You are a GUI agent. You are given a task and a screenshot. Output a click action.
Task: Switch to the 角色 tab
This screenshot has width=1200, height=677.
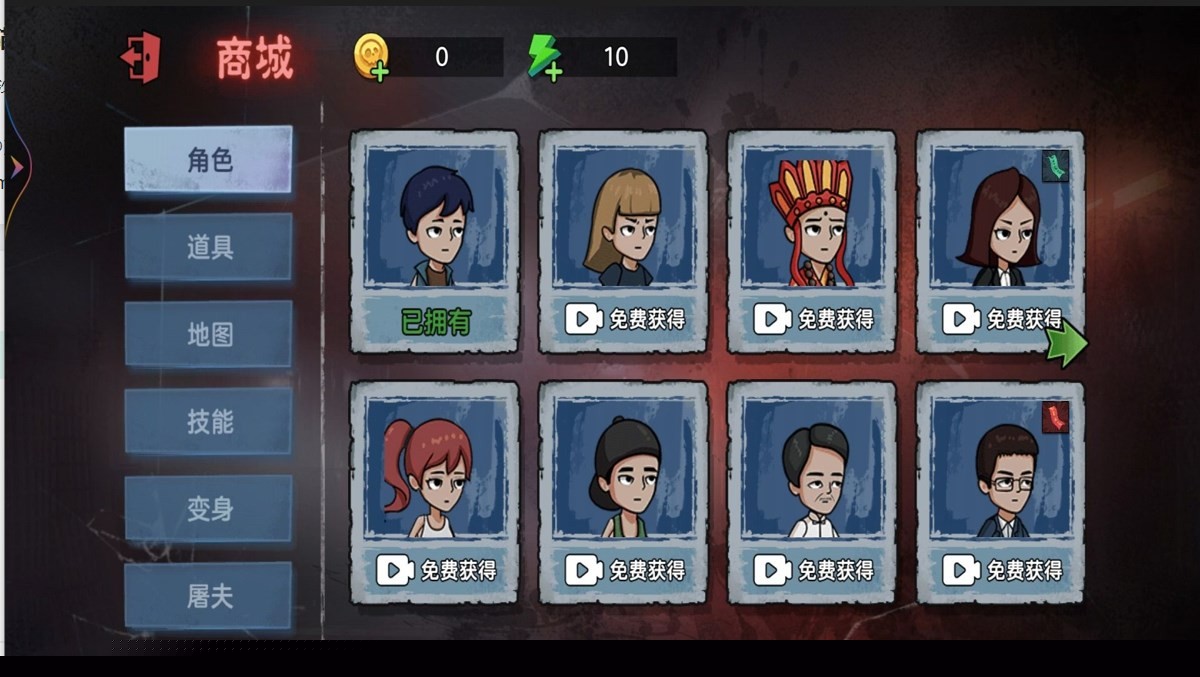pos(209,159)
